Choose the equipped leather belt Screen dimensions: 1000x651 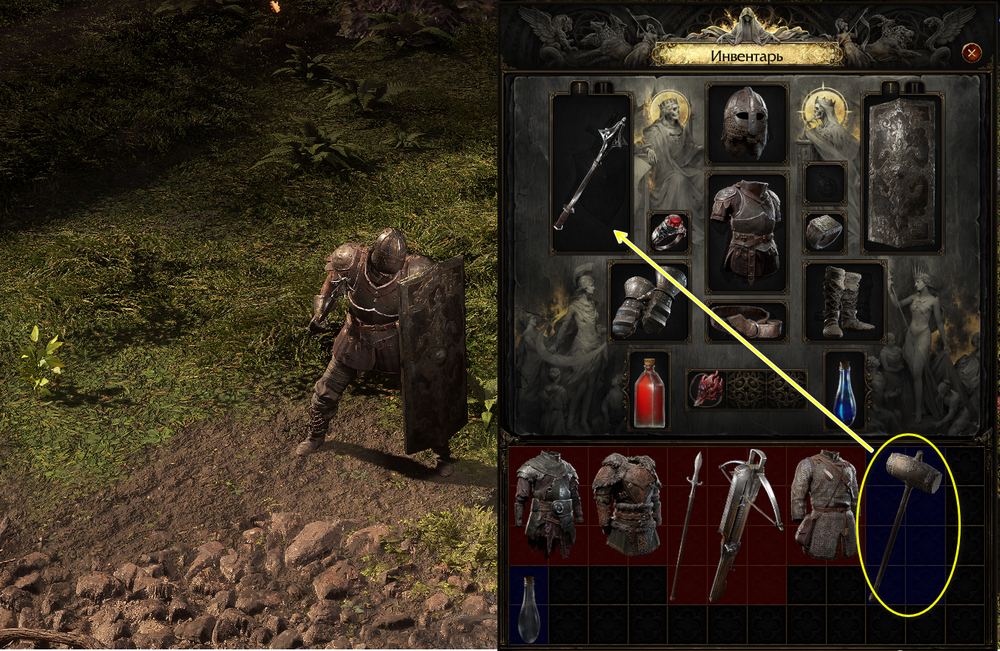[x=746, y=322]
